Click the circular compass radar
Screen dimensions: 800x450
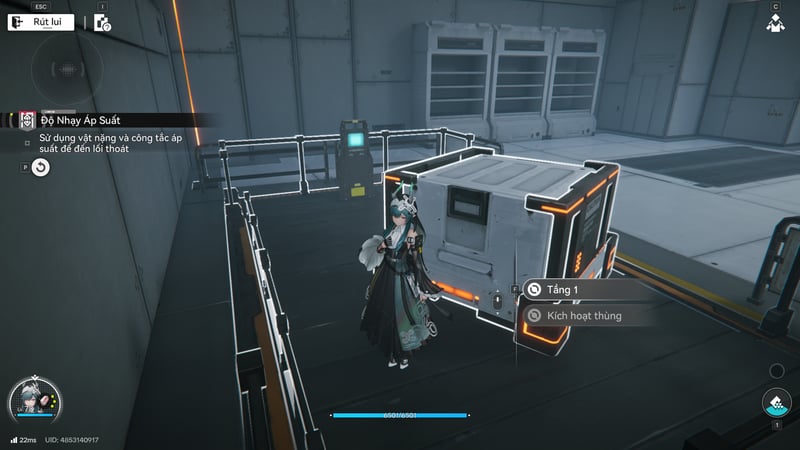[66, 71]
